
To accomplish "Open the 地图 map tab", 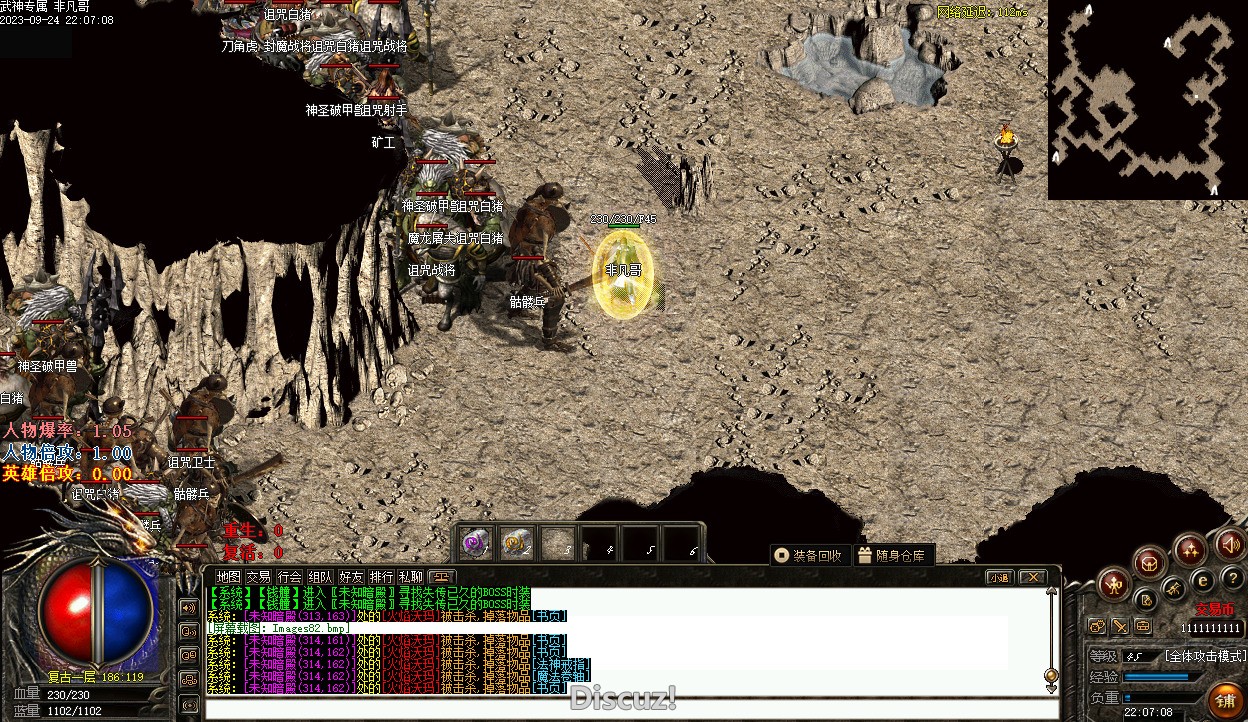I will pyautogui.click(x=229, y=577).
